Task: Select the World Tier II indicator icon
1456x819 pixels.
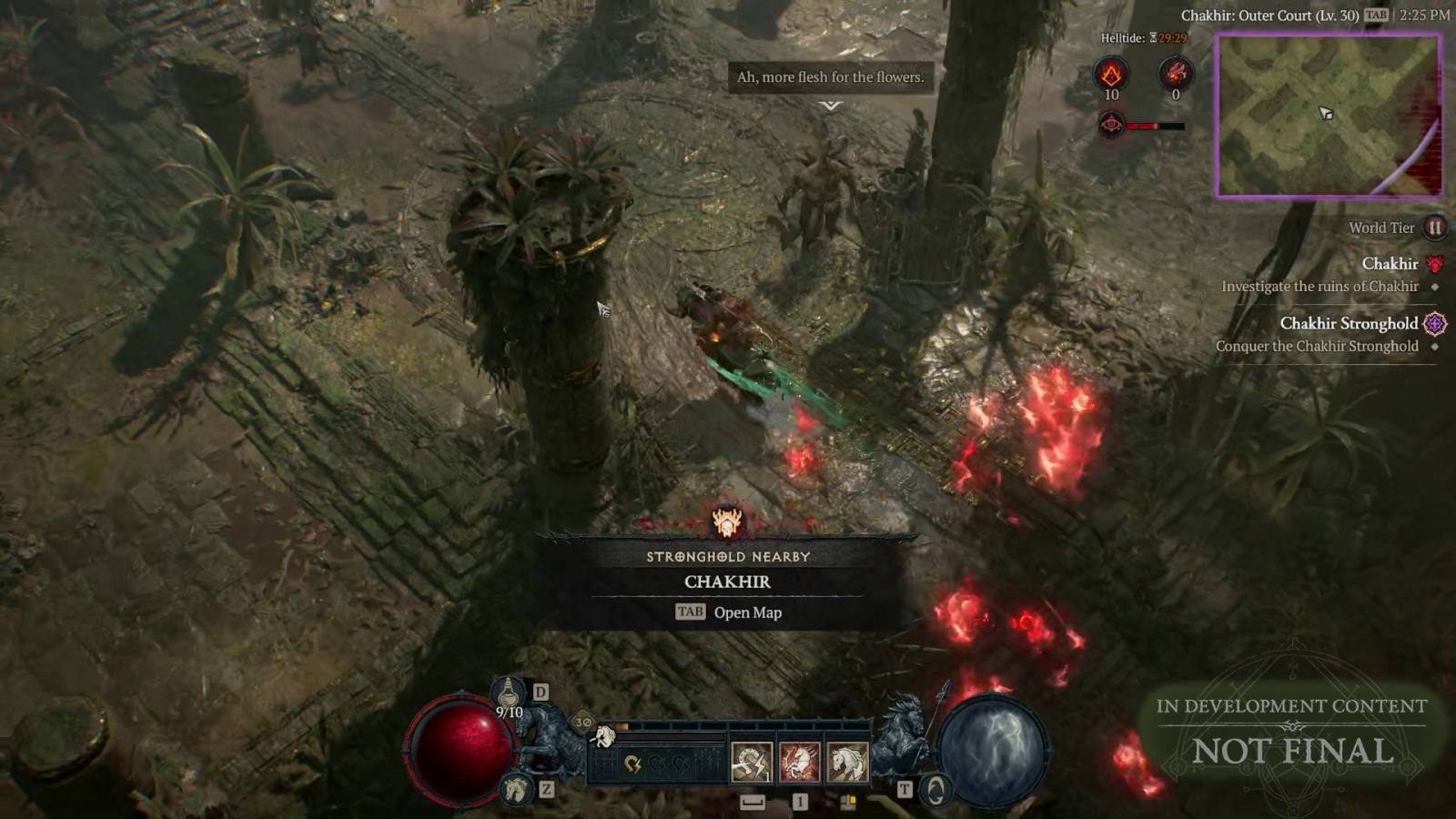Action: tap(1437, 227)
